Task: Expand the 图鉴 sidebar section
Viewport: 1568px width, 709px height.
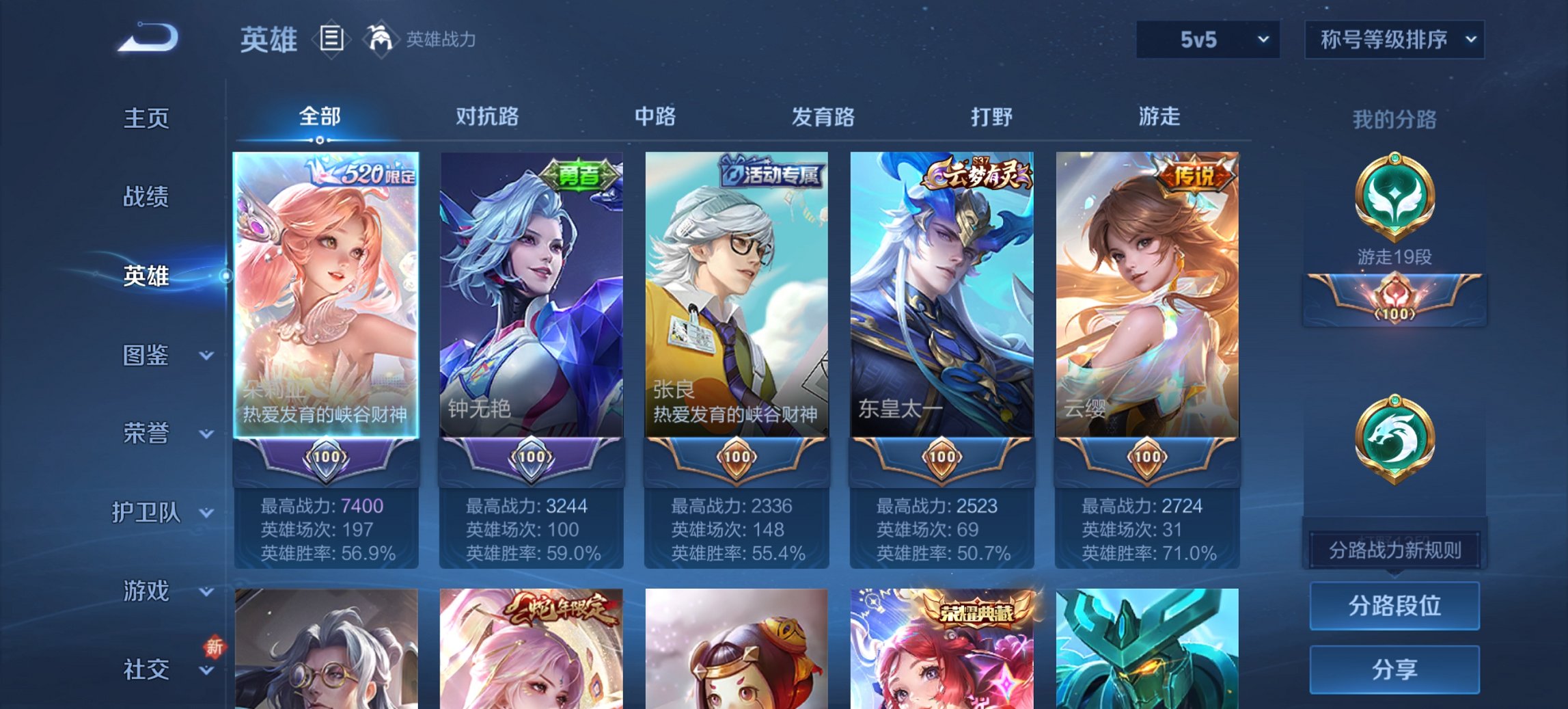Action: point(146,356)
